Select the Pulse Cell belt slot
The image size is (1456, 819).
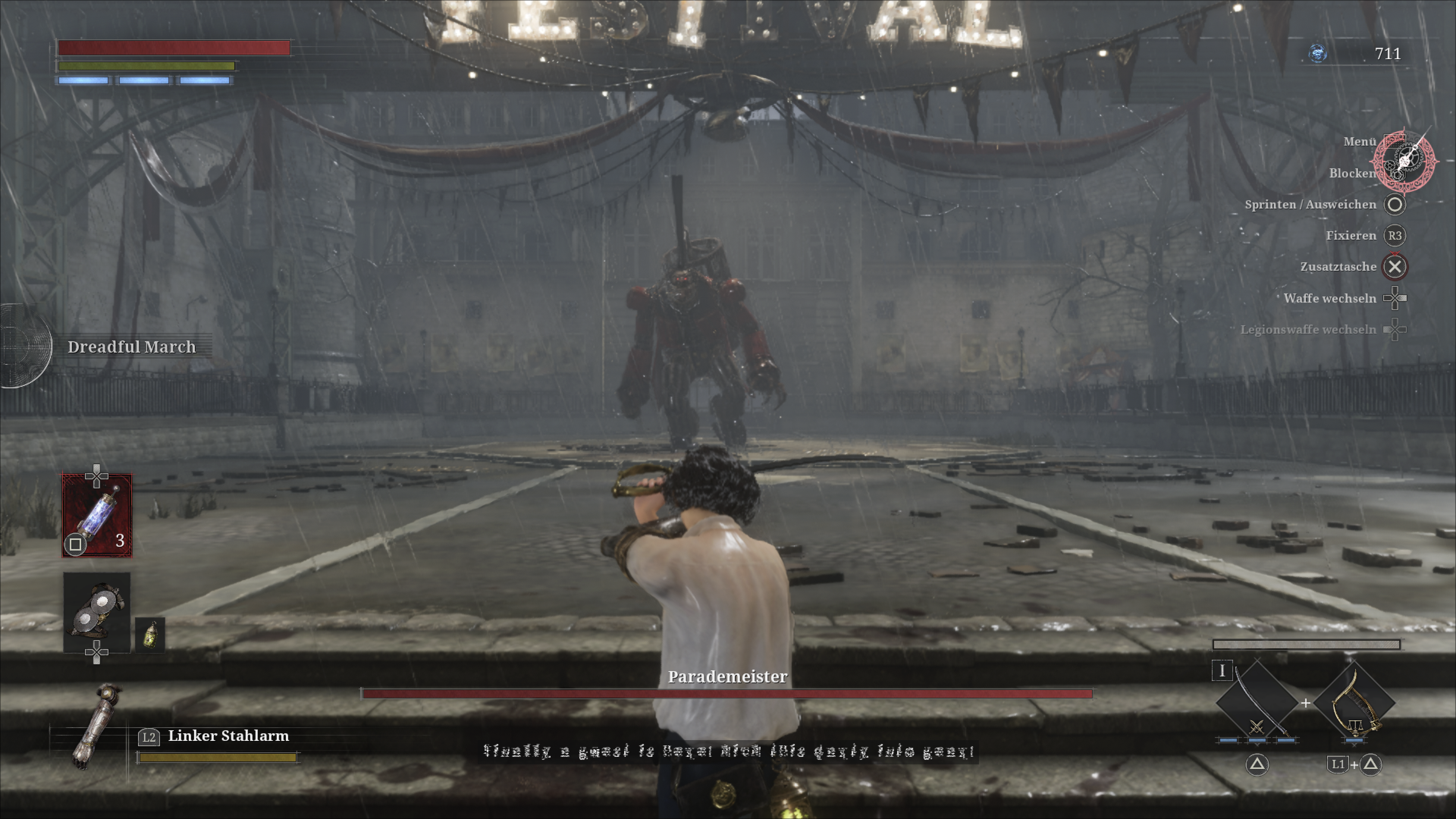point(97,515)
